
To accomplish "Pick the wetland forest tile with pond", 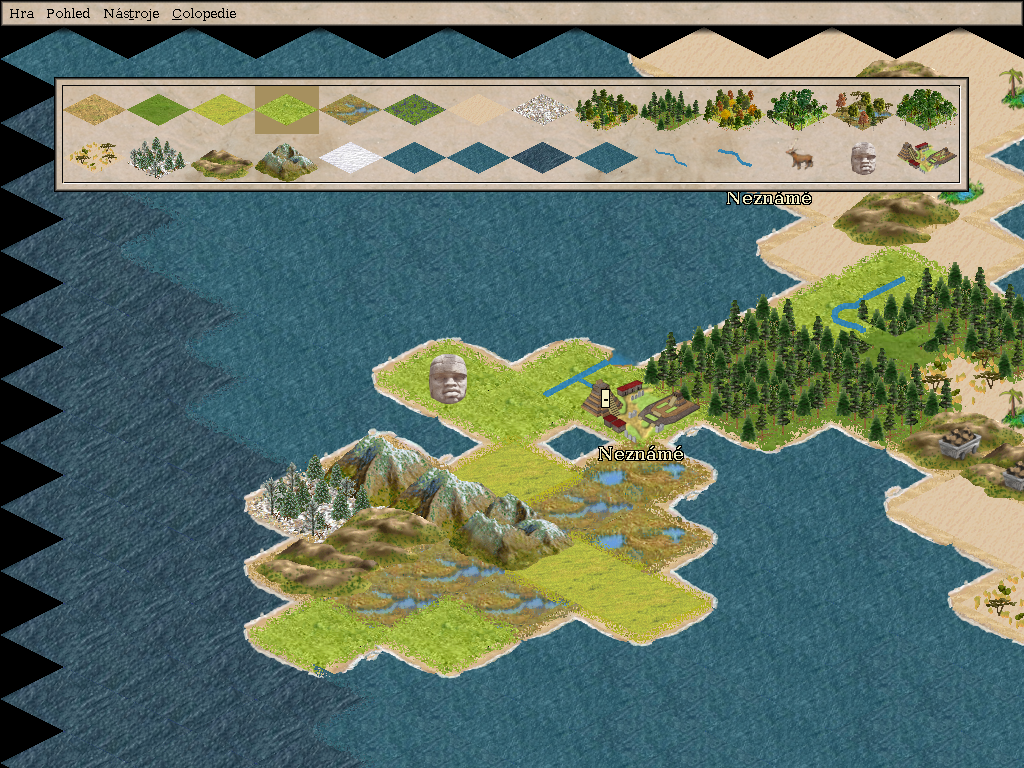I will click(x=863, y=110).
